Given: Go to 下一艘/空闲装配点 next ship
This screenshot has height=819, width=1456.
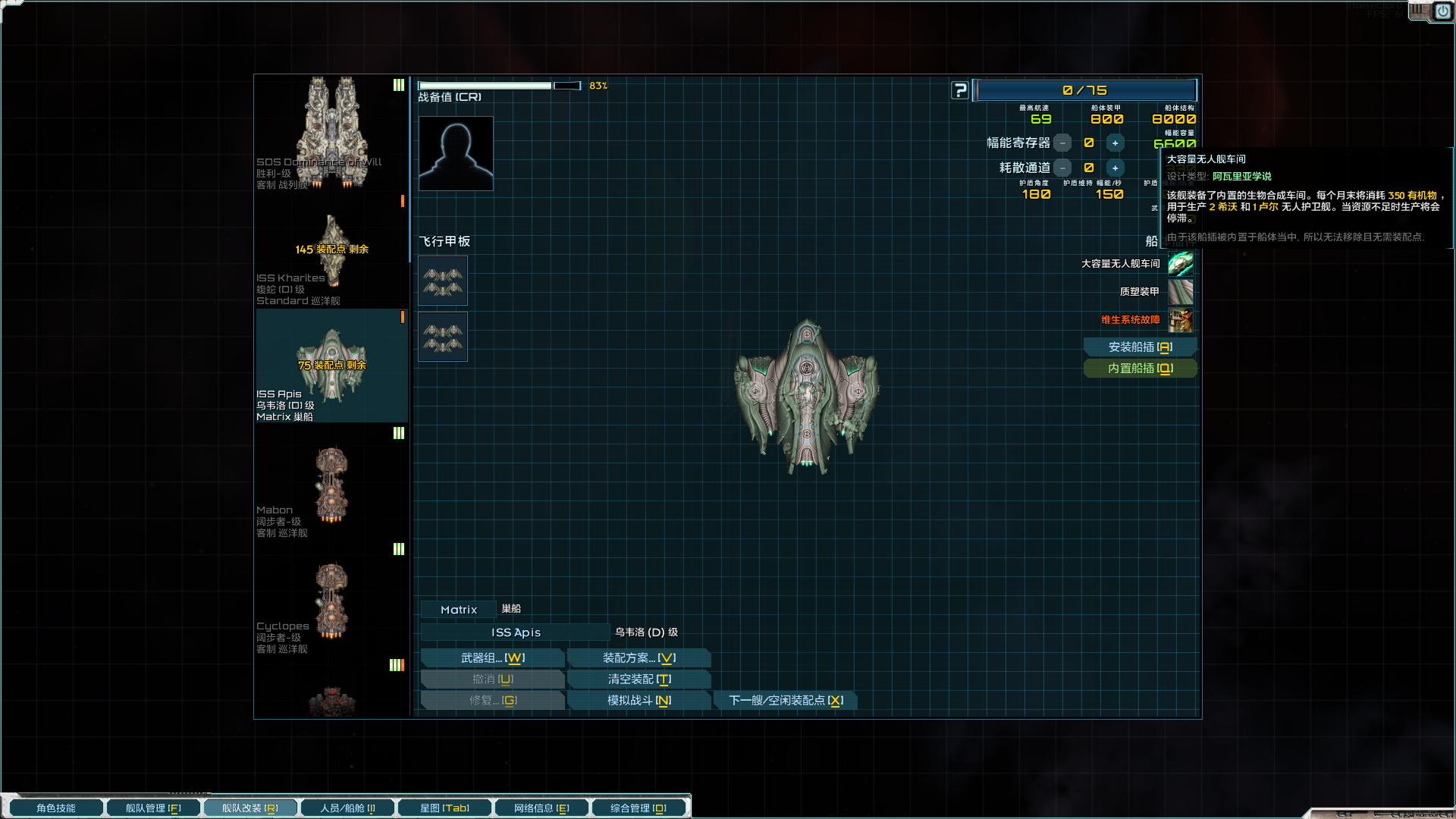Looking at the screenshot, I should [786, 701].
